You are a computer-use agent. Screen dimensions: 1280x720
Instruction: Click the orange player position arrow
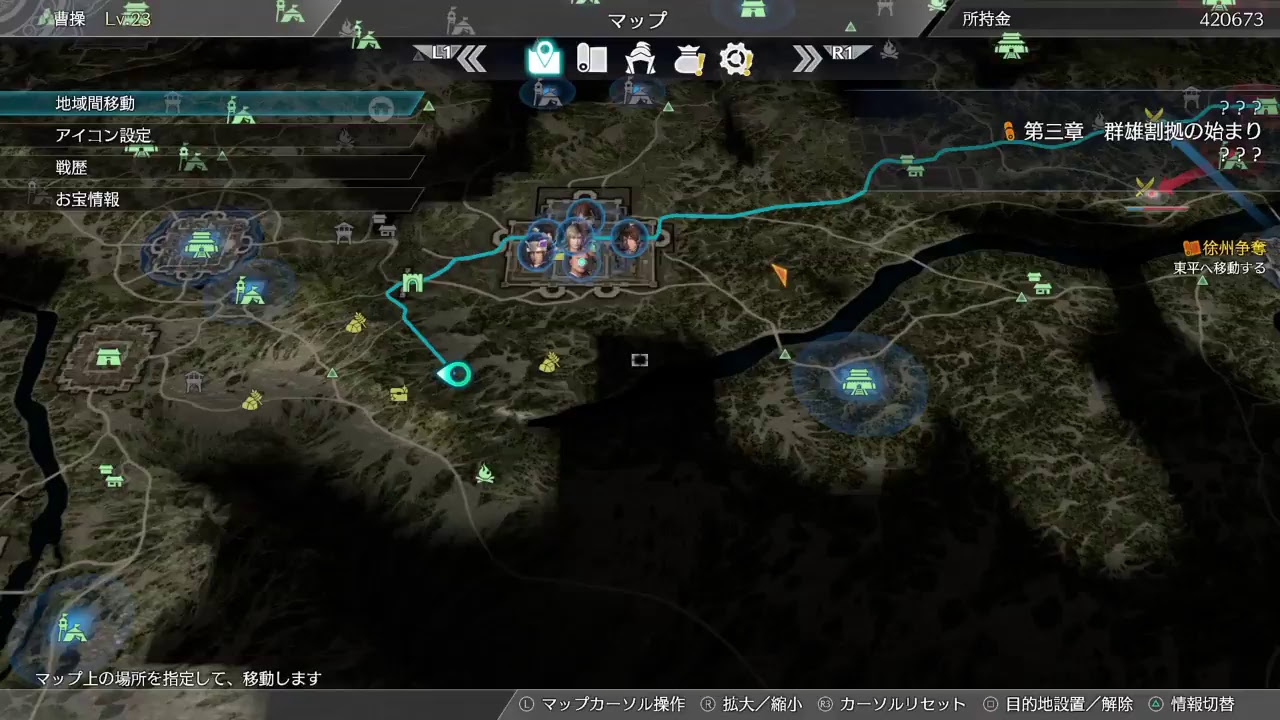click(x=782, y=273)
